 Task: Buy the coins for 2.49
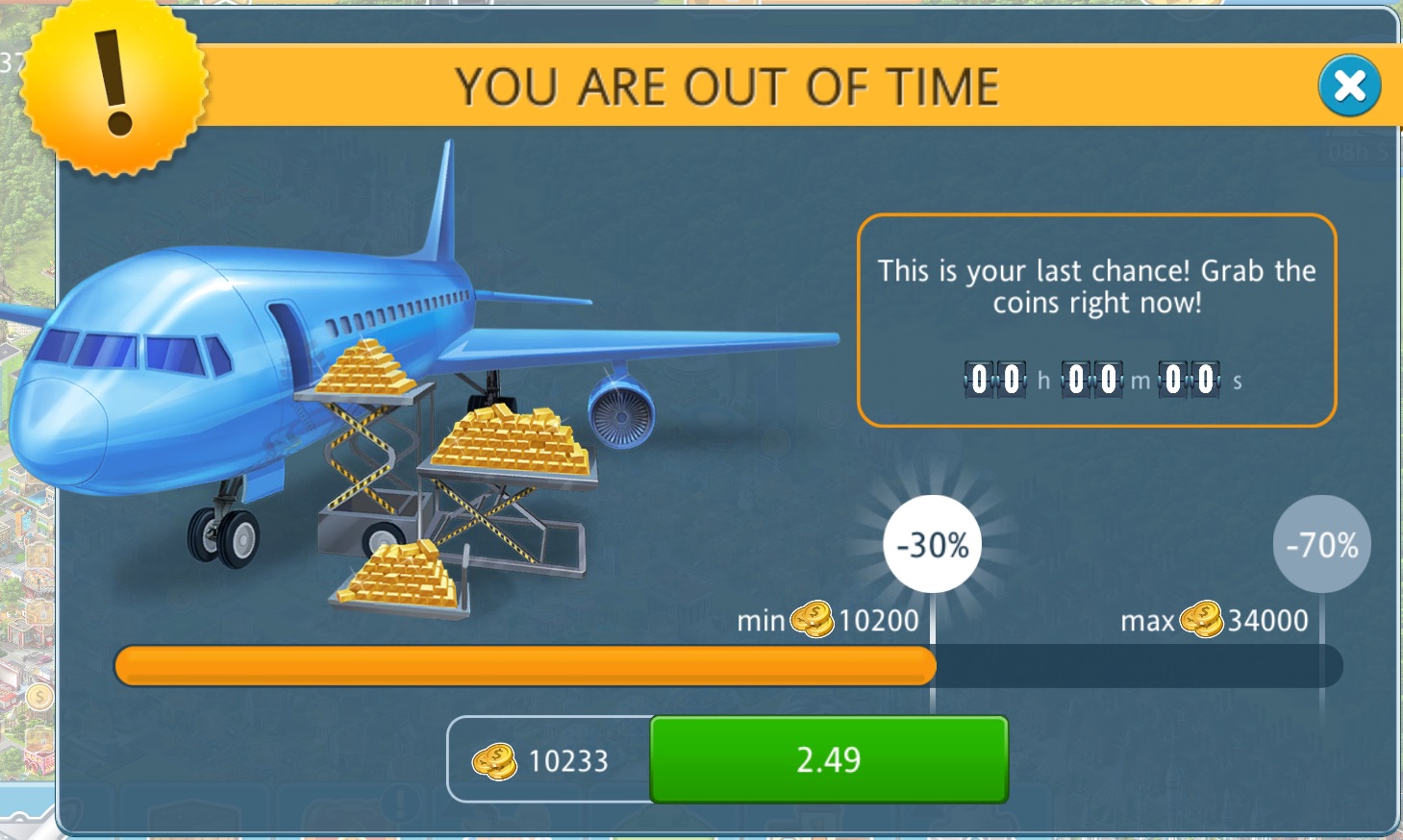pos(828,759)
